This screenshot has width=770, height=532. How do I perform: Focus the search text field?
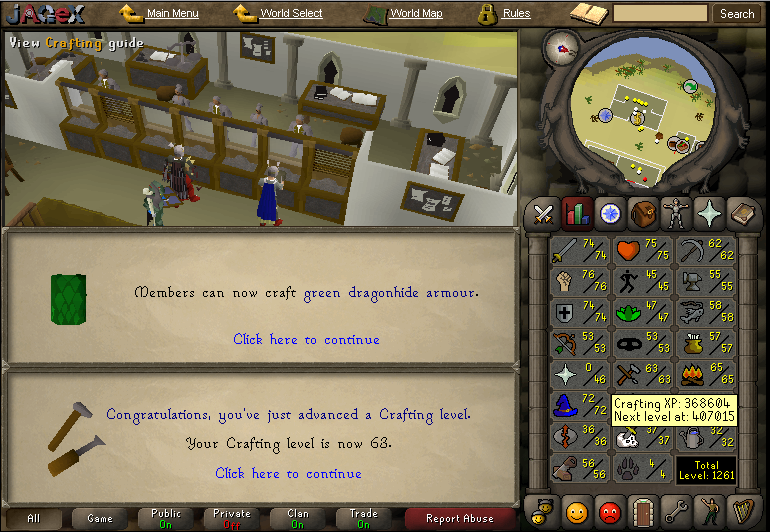(660, 14)
